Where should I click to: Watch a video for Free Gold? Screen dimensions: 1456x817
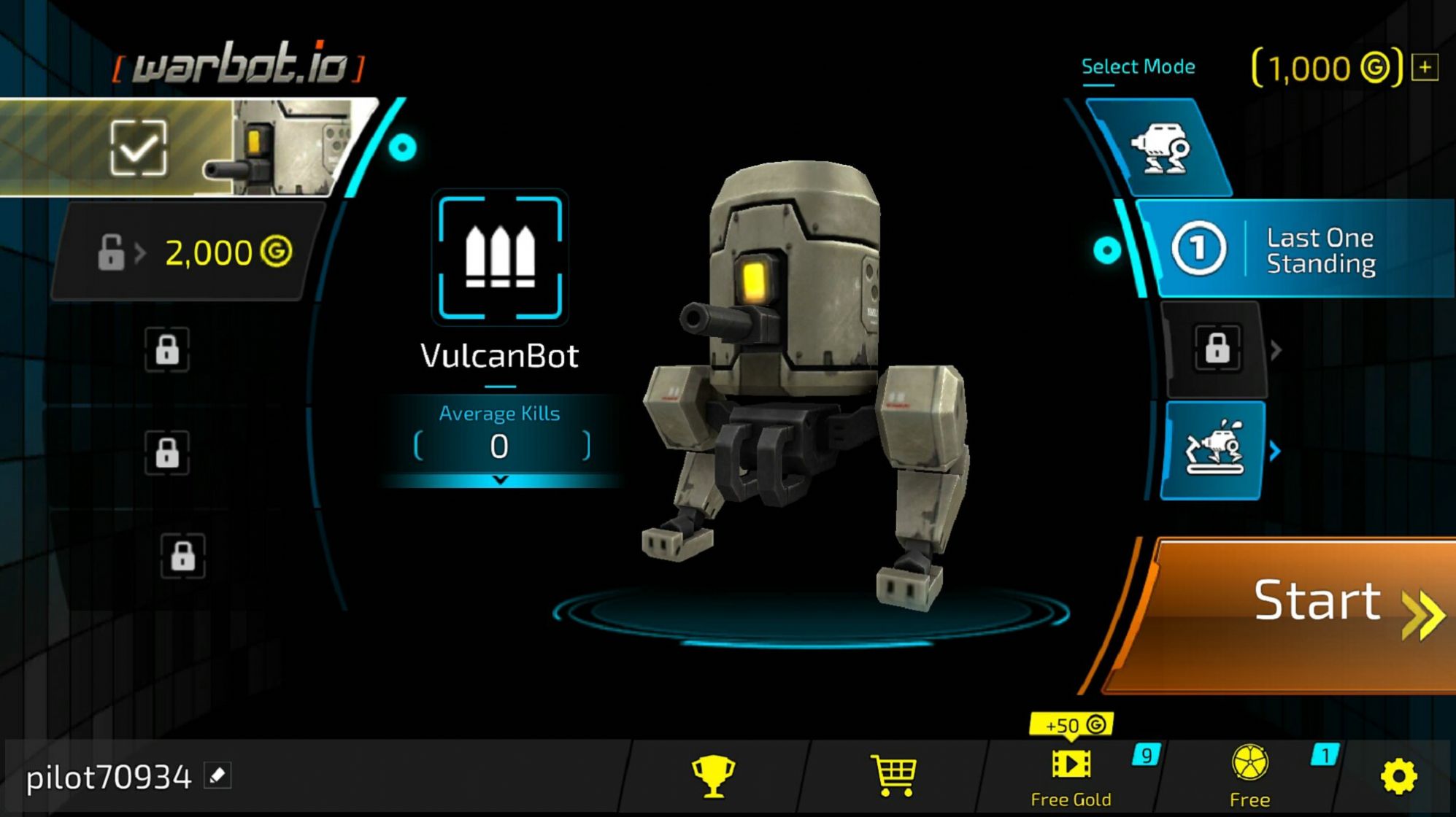point(1071,775)
